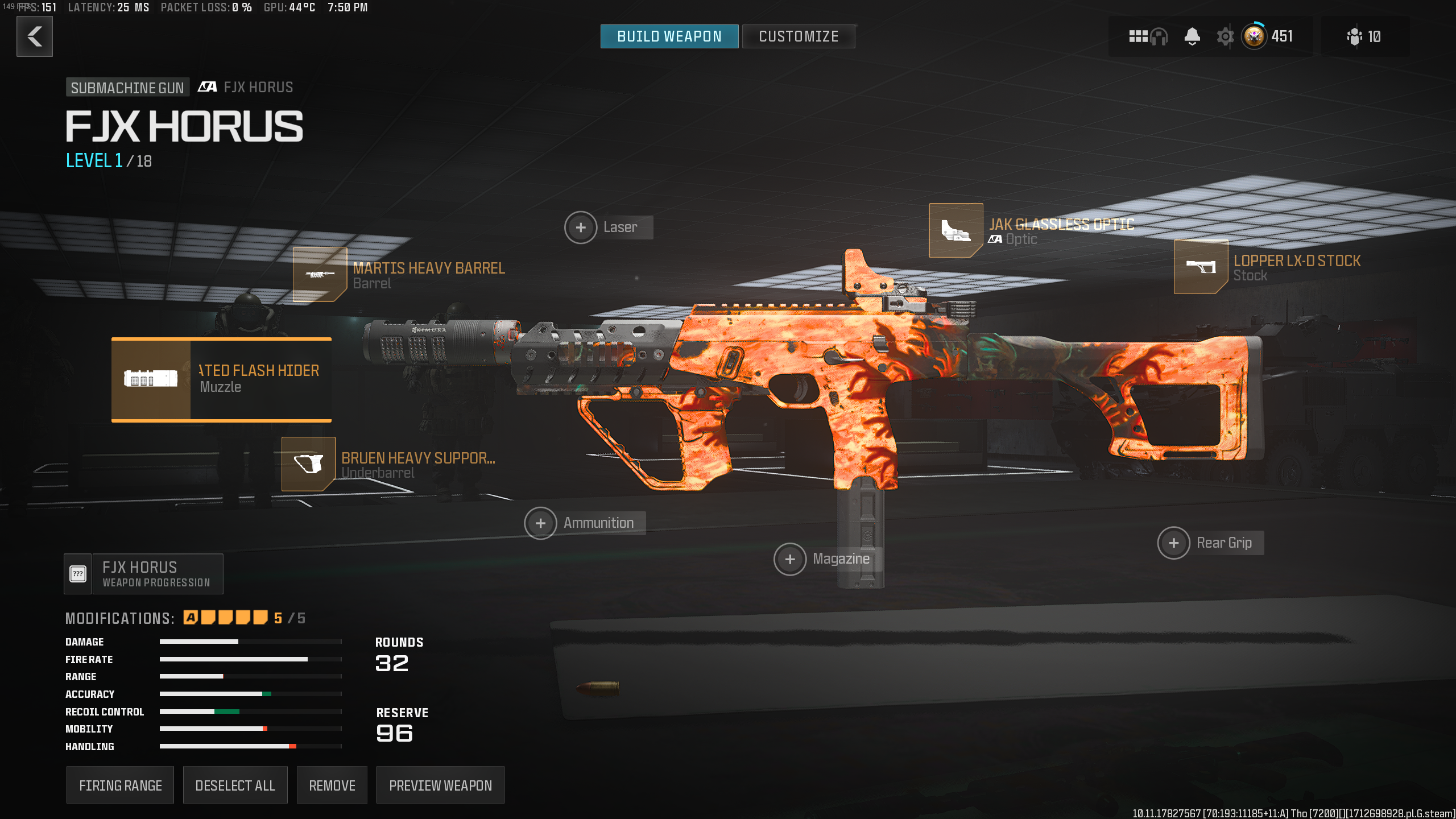1456x819 pixels.
Task: Open the Bruen Heavy Support underbarrel slot
Action: click(x=309, y=464)
